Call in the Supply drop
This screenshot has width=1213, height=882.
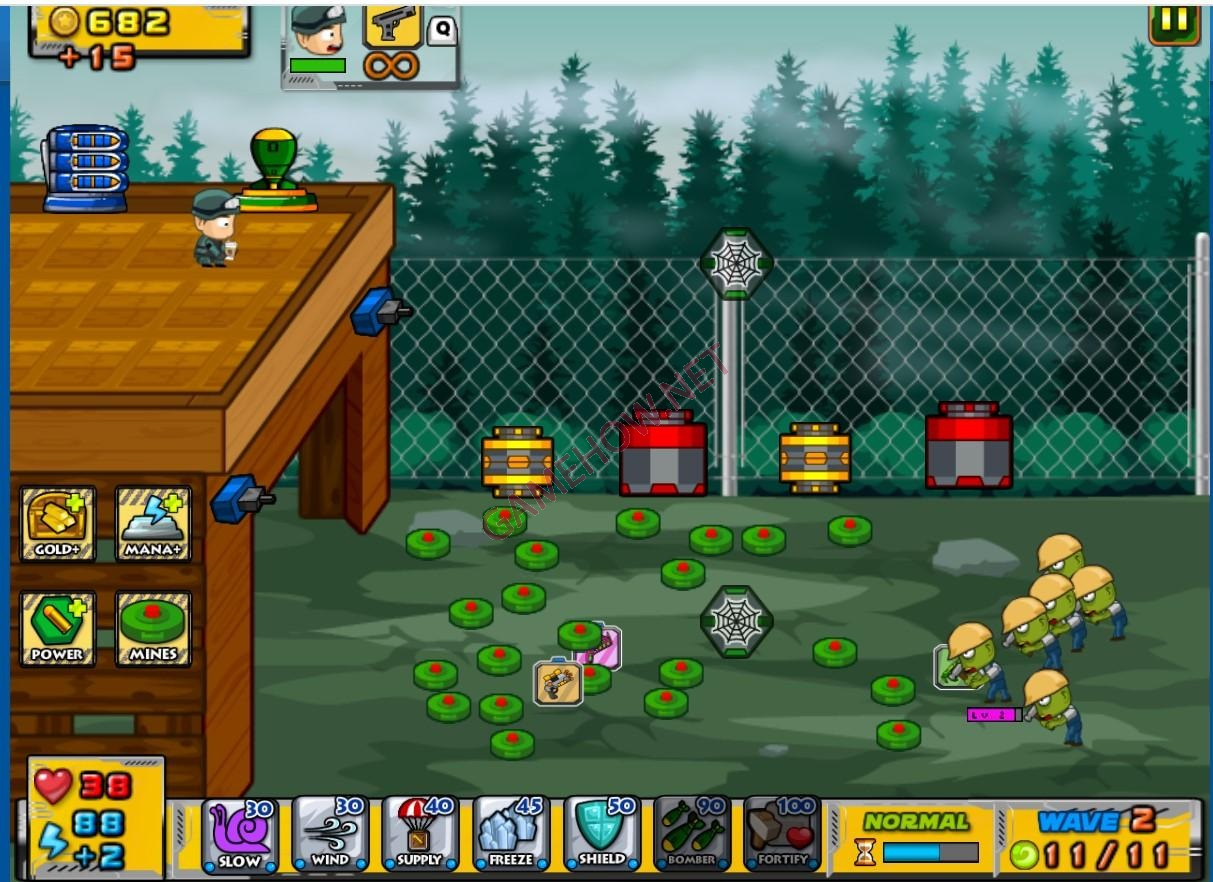click(420, 834)
